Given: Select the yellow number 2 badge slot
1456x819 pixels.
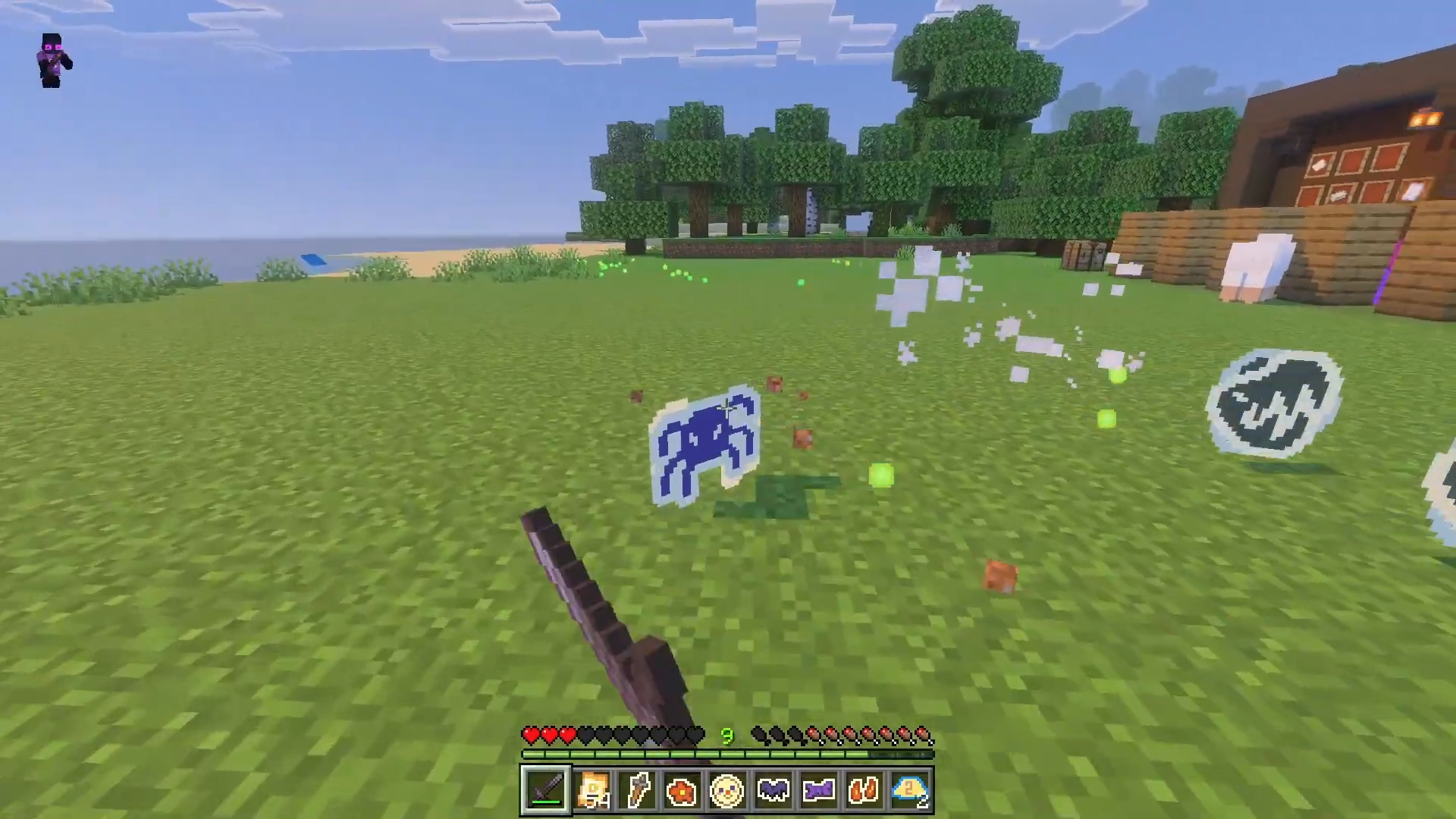Looking at the screenshot, I should tap(909, 790).
